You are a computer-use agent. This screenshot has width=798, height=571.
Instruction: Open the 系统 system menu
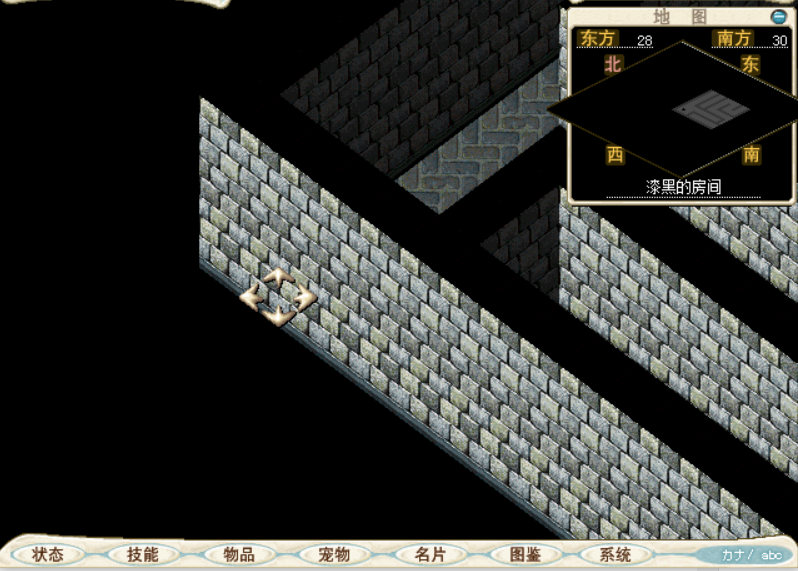click(616, 554)
